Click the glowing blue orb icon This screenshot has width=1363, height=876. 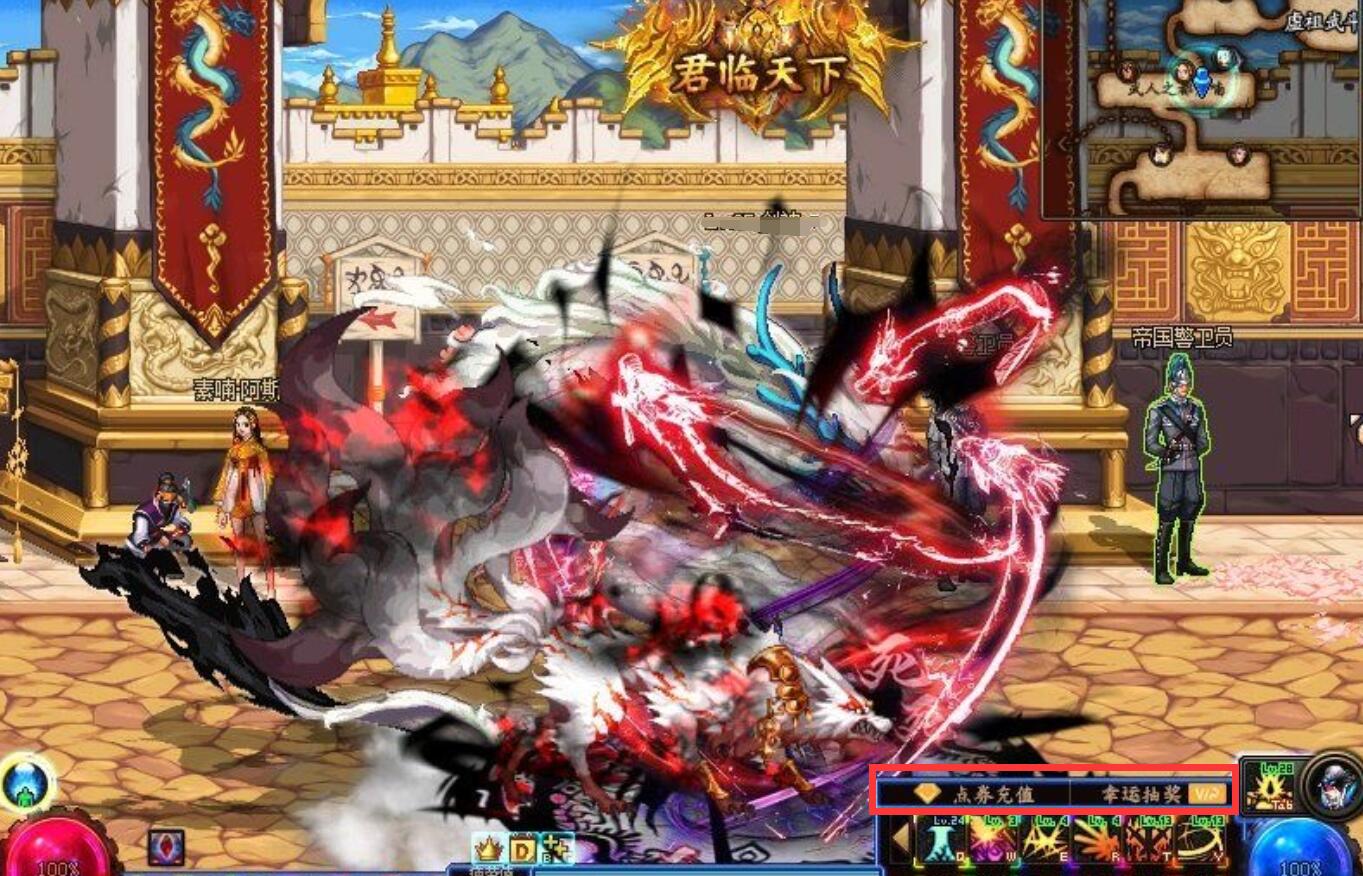[24, 783]
